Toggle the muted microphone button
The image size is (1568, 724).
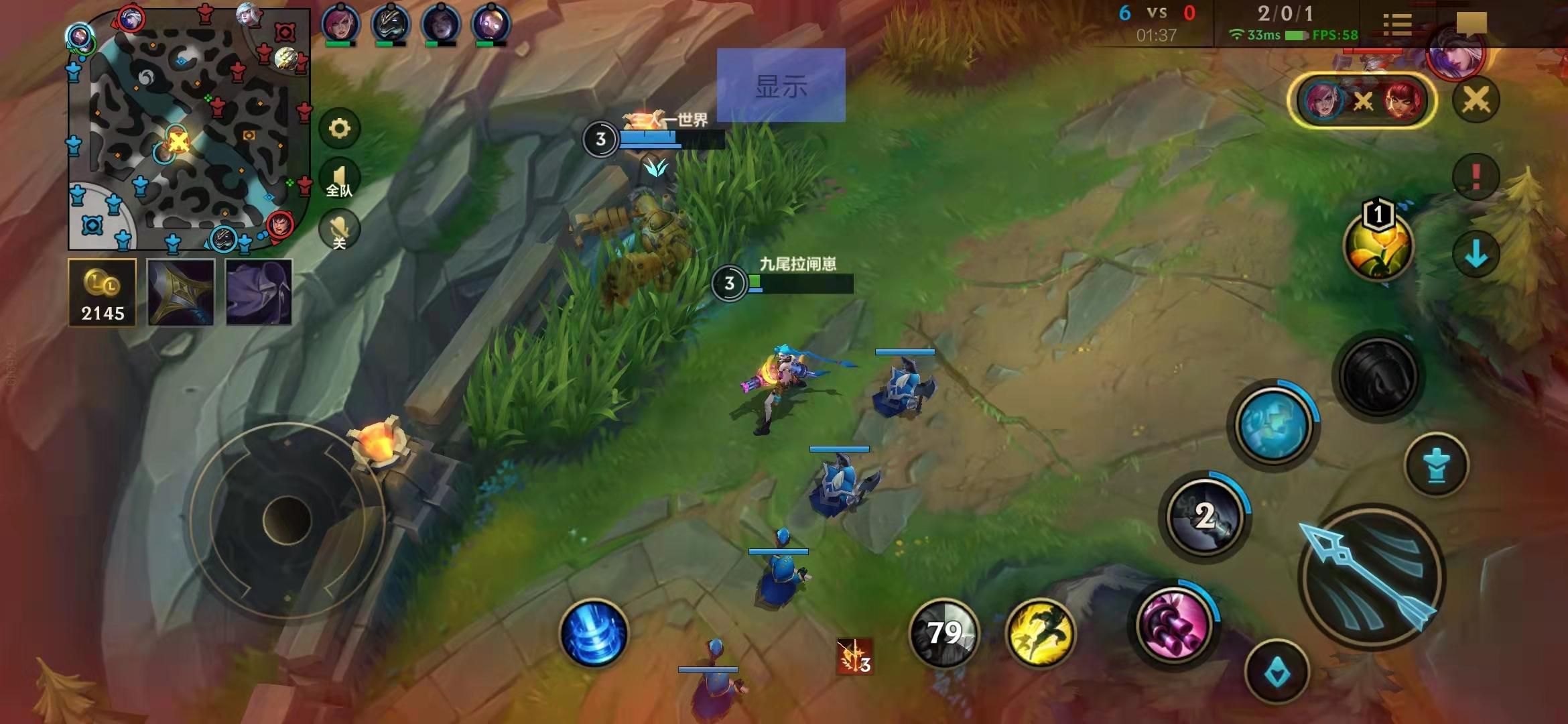click(339, 231)
